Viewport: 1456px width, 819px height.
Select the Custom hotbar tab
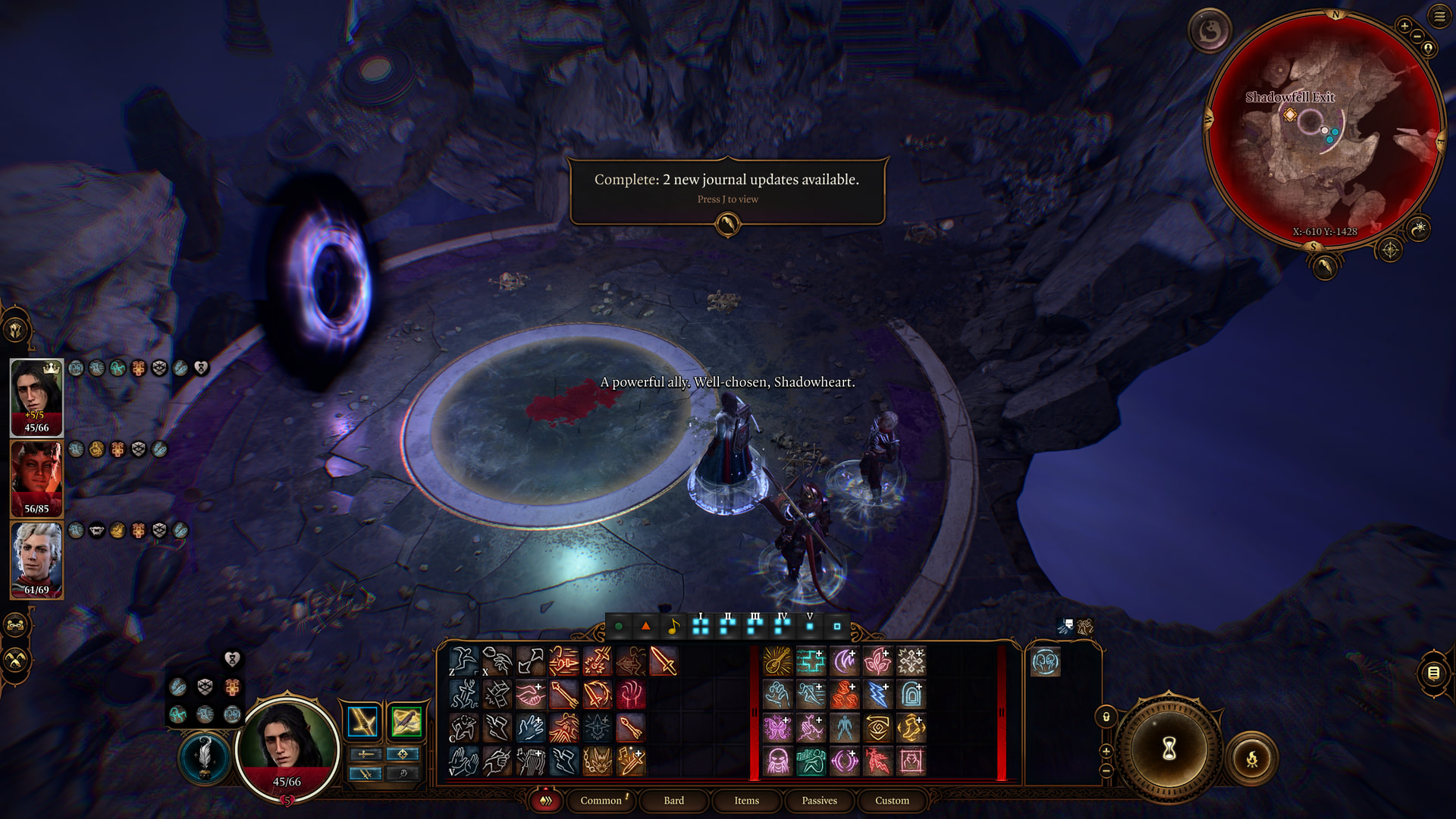pyautogui.click(x=892, y=800)
